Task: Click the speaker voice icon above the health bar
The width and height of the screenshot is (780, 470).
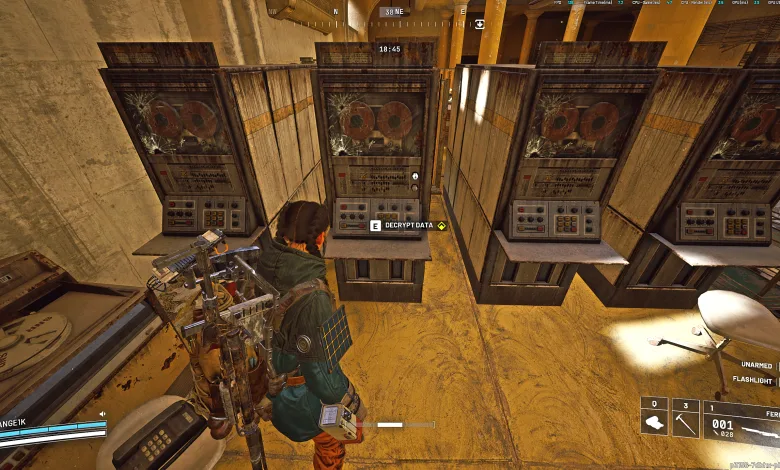Action: 101,412
